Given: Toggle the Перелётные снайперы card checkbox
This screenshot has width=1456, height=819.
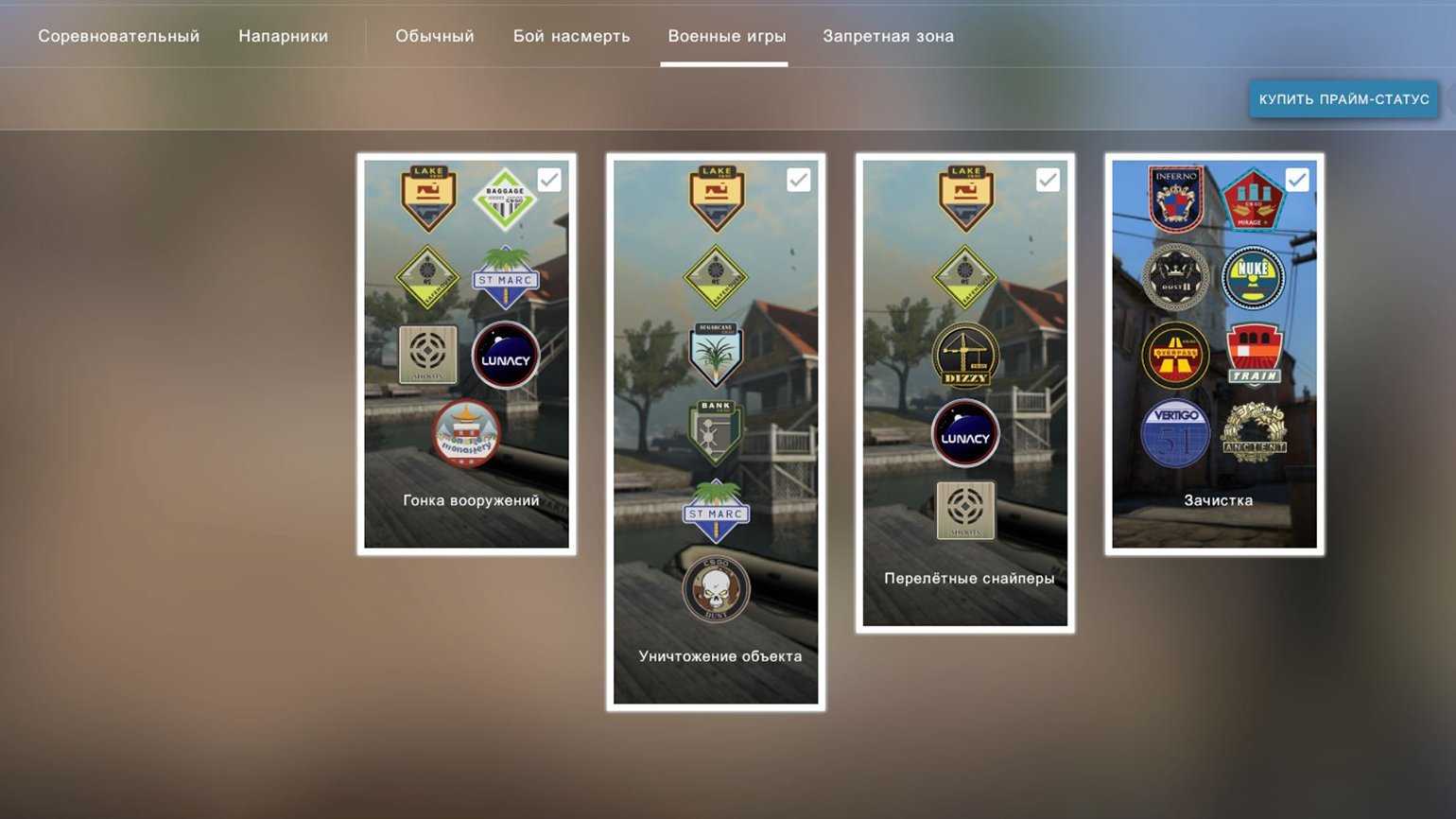Looking at the screenshot, I should point(1048,180).
